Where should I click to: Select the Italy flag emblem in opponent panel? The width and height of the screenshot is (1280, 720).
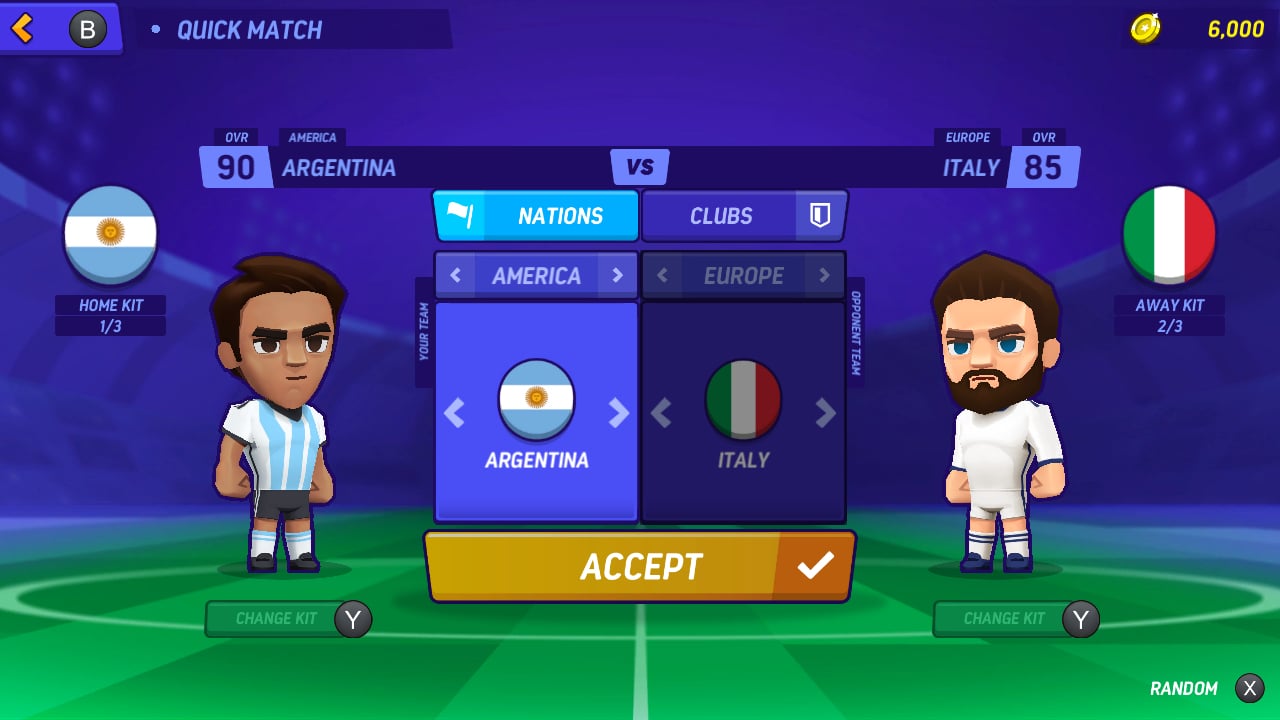click(743, 399)
